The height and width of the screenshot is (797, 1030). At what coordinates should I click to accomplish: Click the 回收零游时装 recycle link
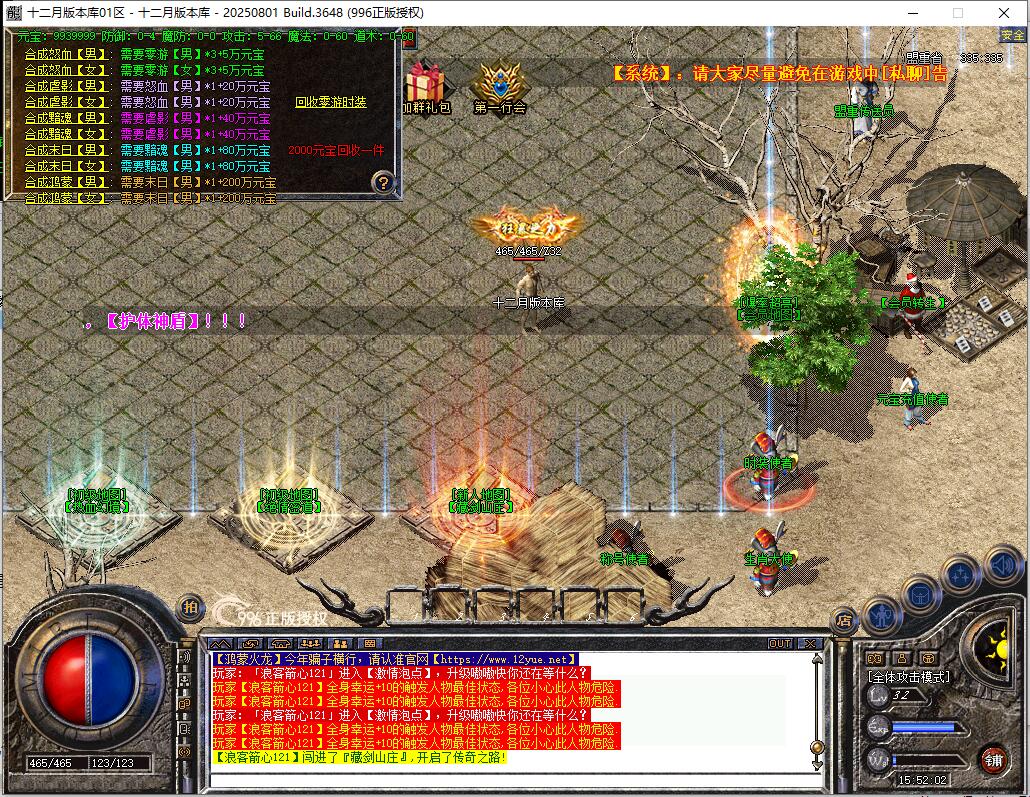tap(331, 102)
